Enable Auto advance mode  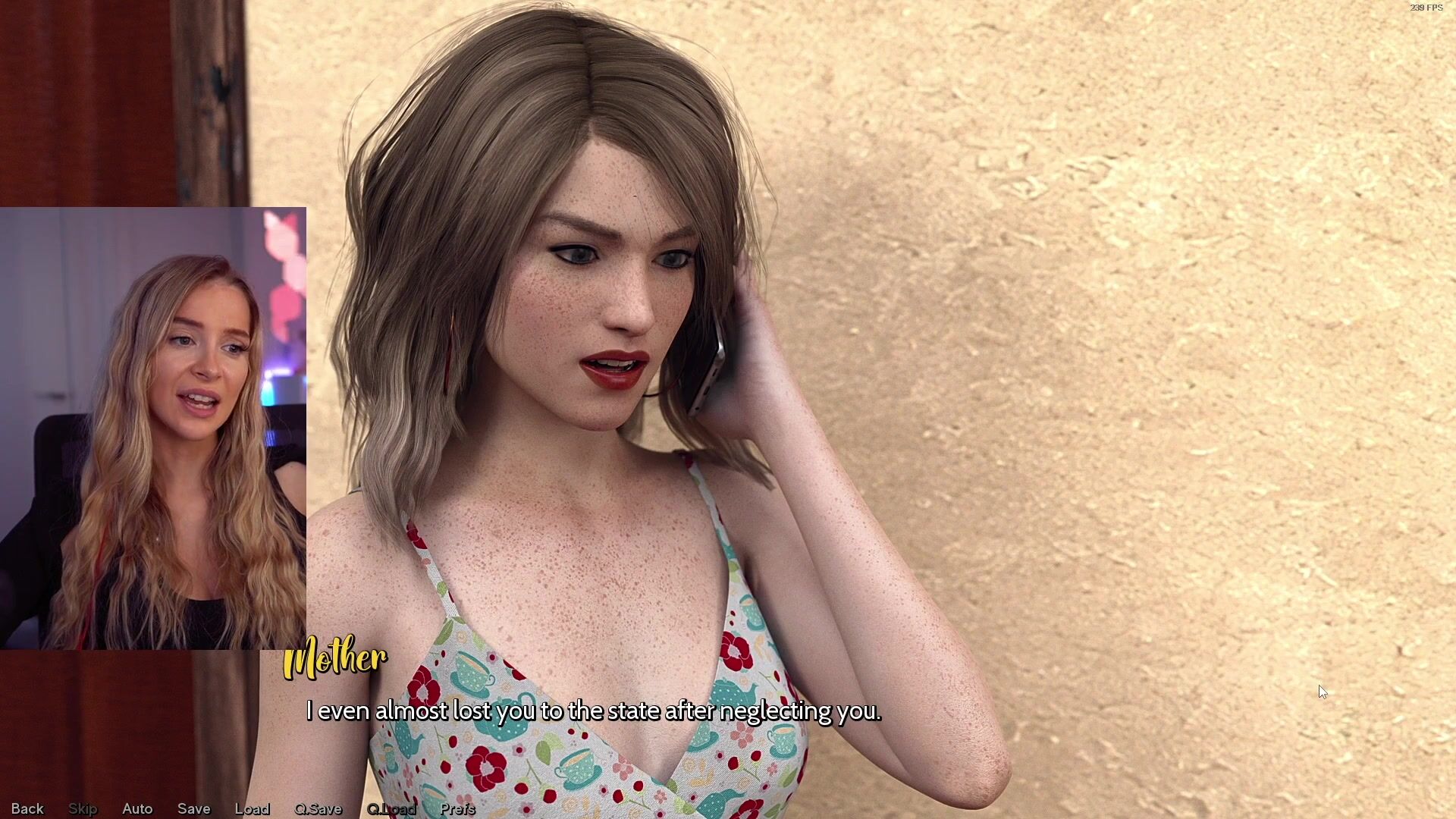click(137, 808)
